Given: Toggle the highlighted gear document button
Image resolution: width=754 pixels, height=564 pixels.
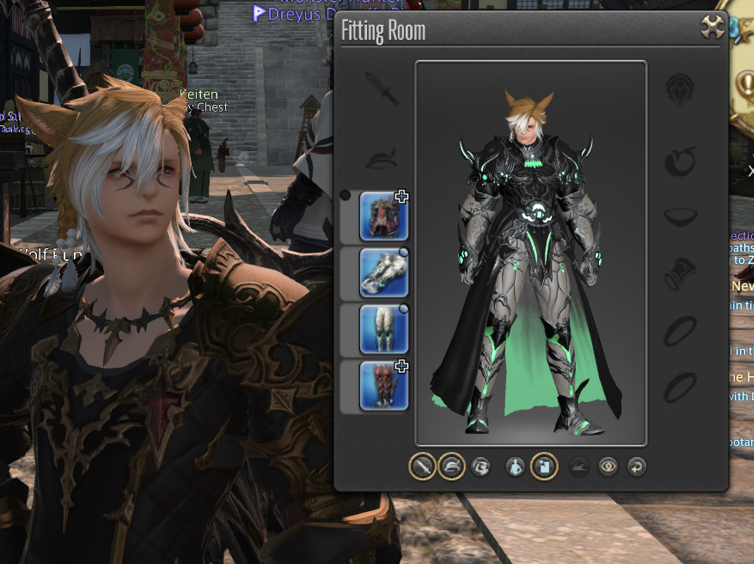Looking at the screenshot, I should pos(544,466).
